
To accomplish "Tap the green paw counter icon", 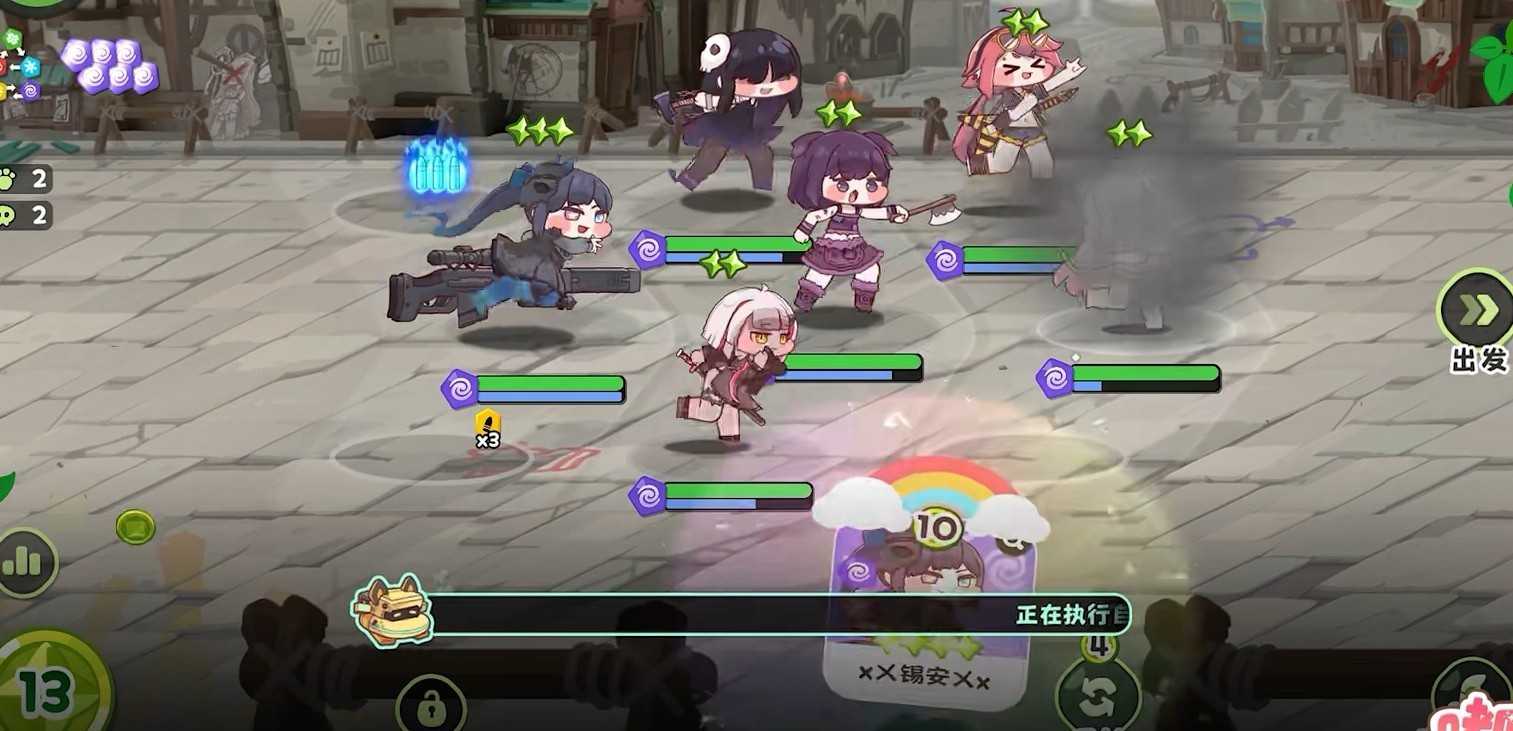I will 8,178.
